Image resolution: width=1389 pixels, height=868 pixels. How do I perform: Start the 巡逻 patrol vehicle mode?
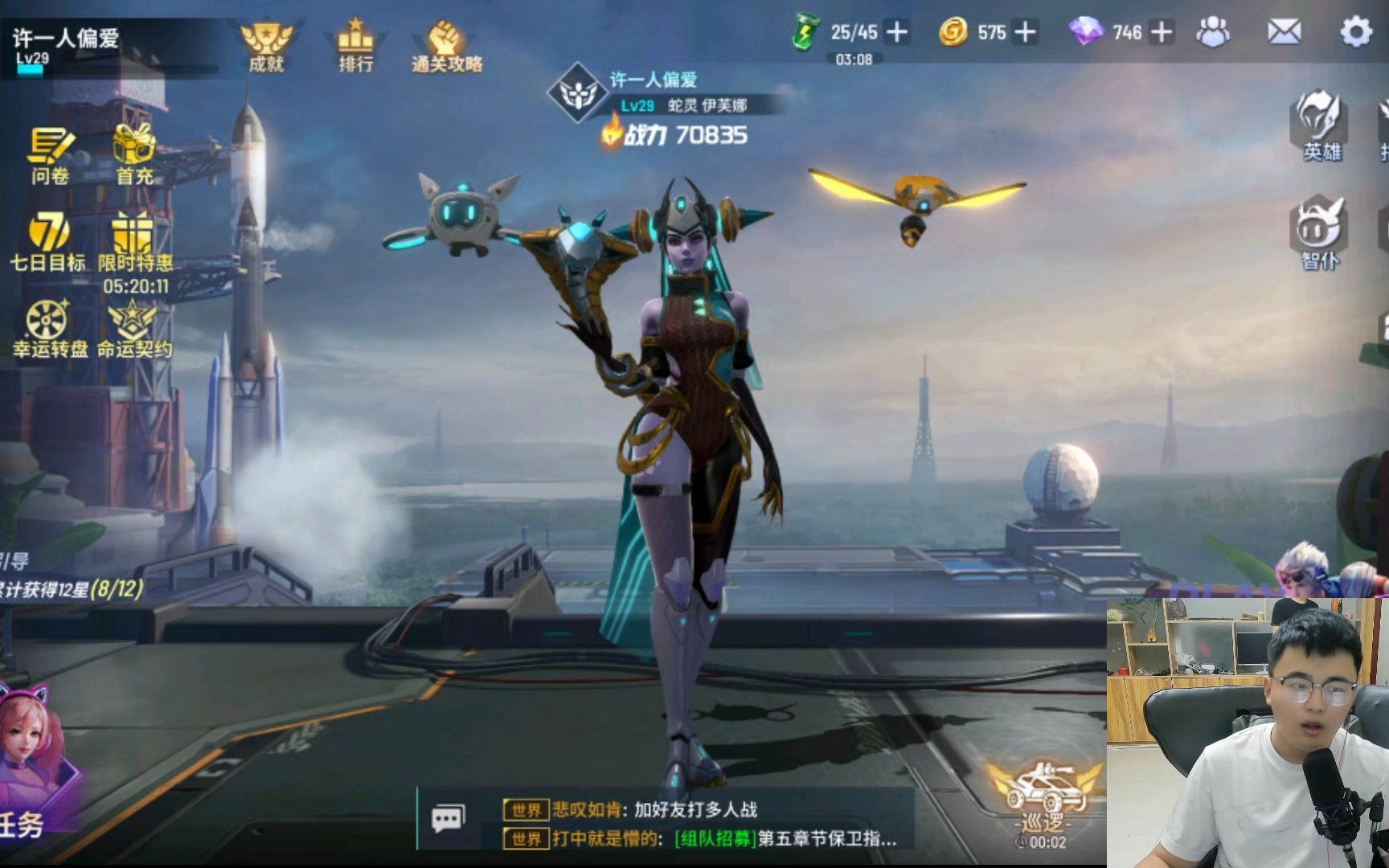coord(1043,800)
